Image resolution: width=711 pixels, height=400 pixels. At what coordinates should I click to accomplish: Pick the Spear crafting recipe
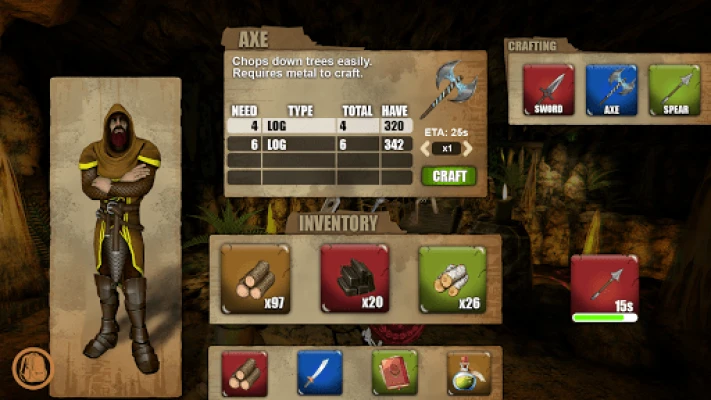pos(673,90)
